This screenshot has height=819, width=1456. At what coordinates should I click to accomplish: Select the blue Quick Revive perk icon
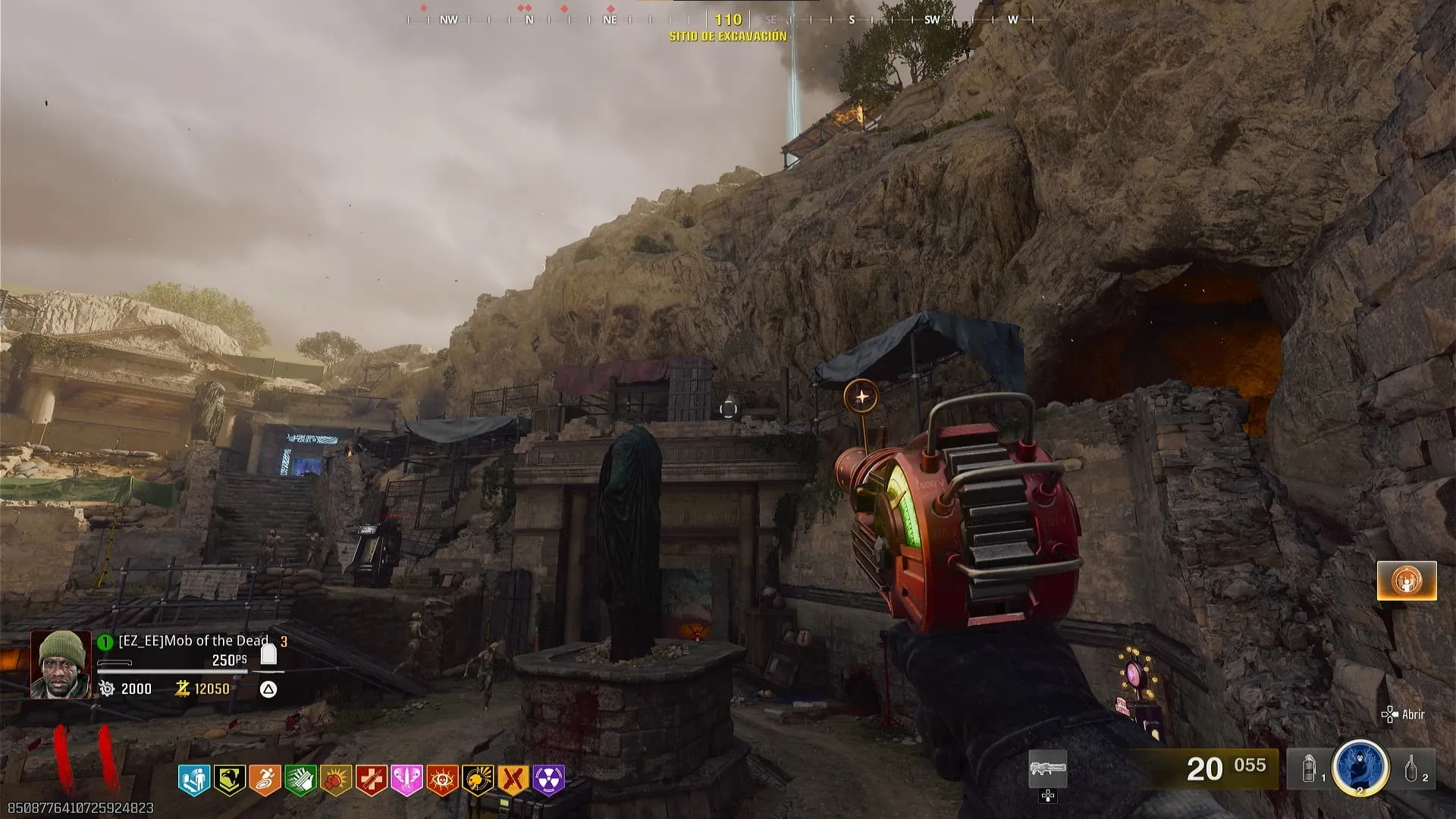click(193, 780)
